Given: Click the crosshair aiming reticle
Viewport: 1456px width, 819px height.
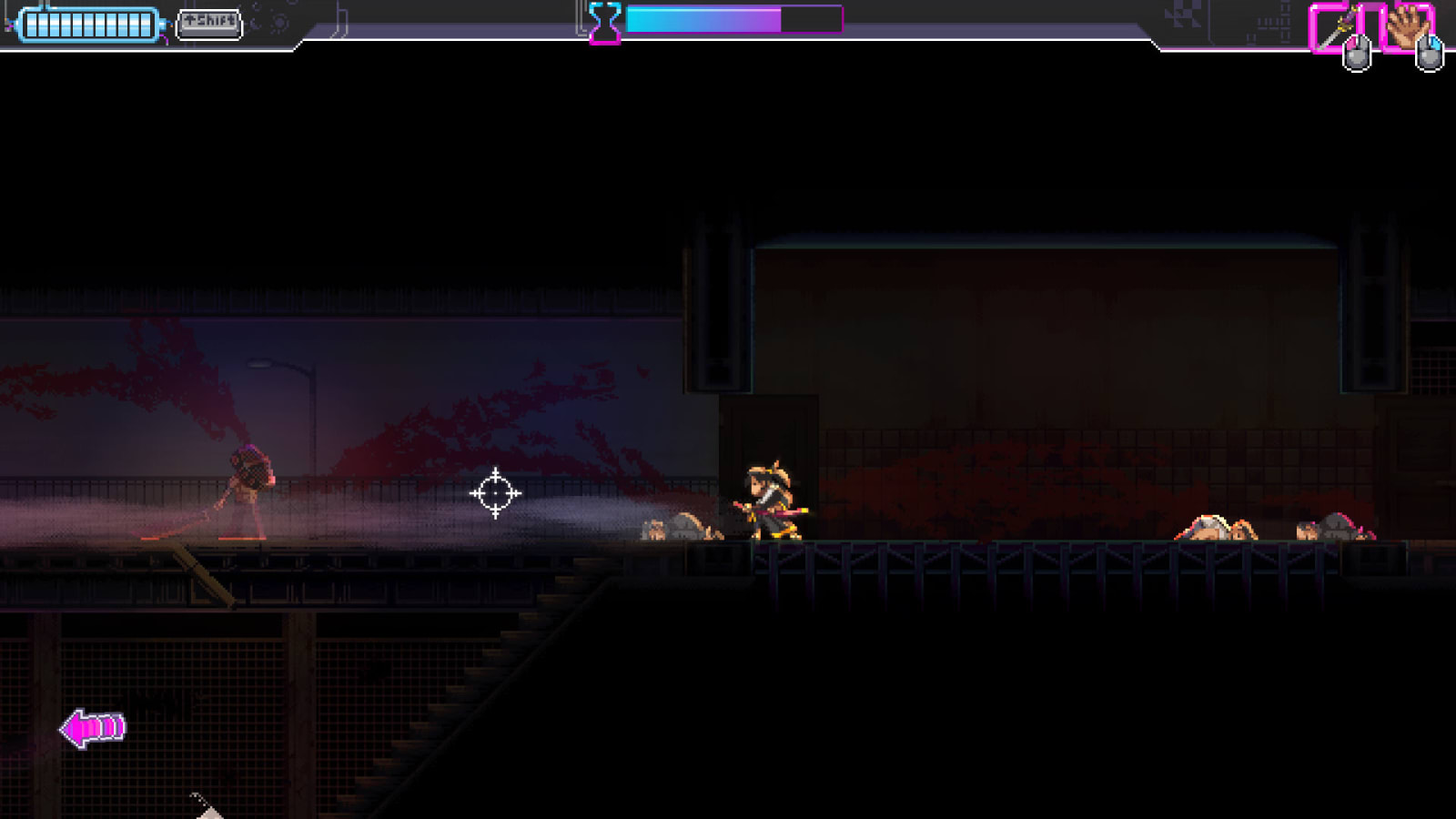Looking at the screenshot, I should (494, 491).
